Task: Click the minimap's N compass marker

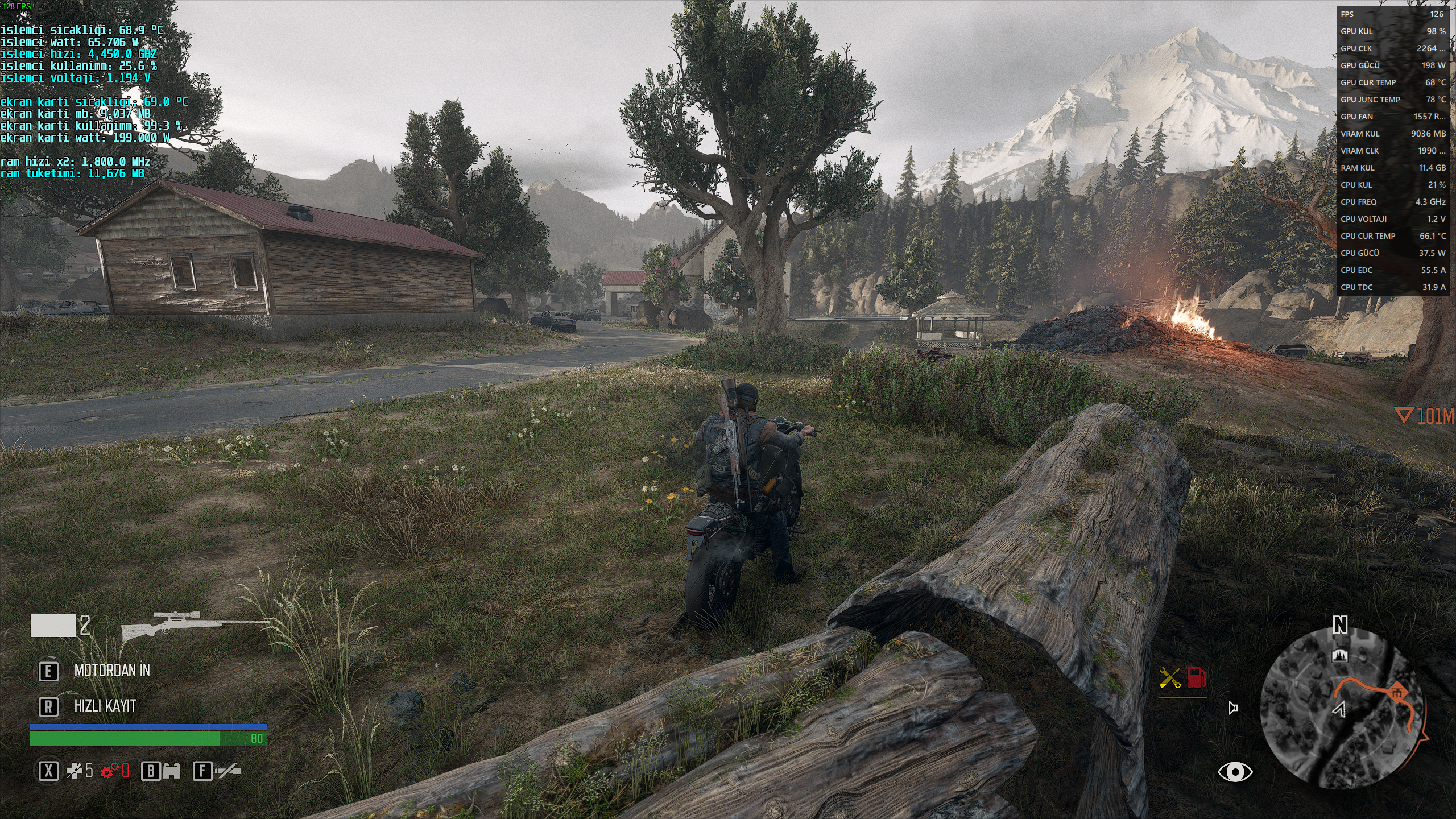Action: click(x=1341, y=626)
